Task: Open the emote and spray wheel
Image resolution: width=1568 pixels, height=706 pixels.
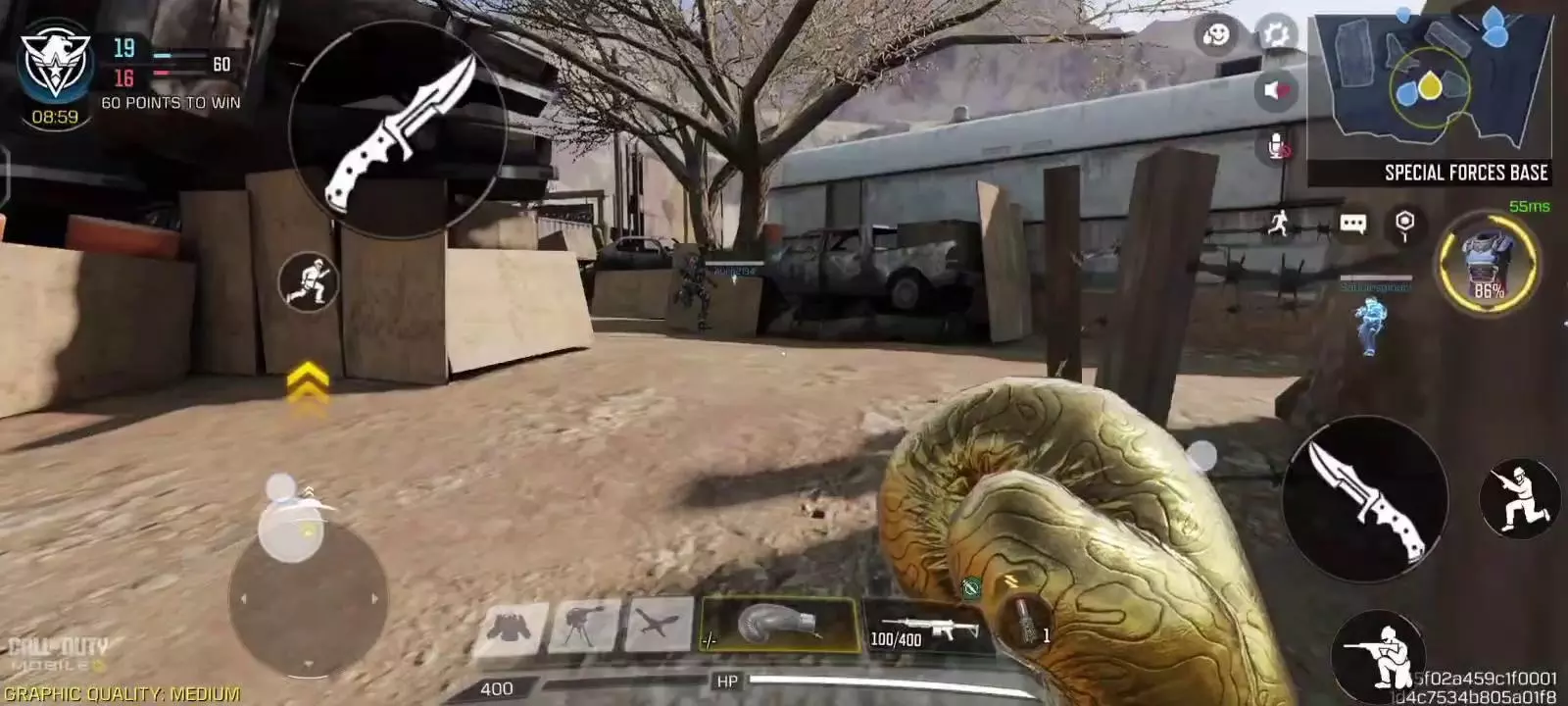Action: point(1216,36)
